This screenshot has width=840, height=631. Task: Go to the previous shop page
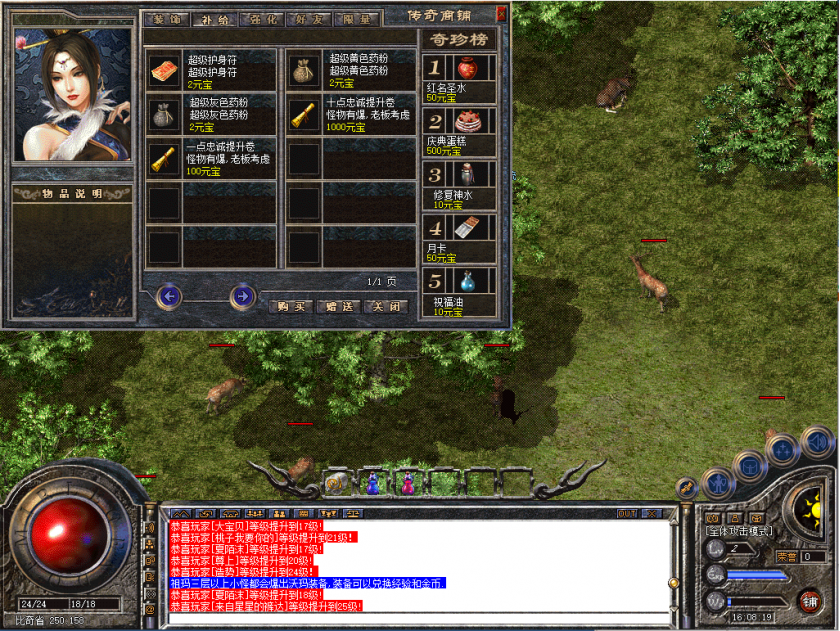point(169,296)
